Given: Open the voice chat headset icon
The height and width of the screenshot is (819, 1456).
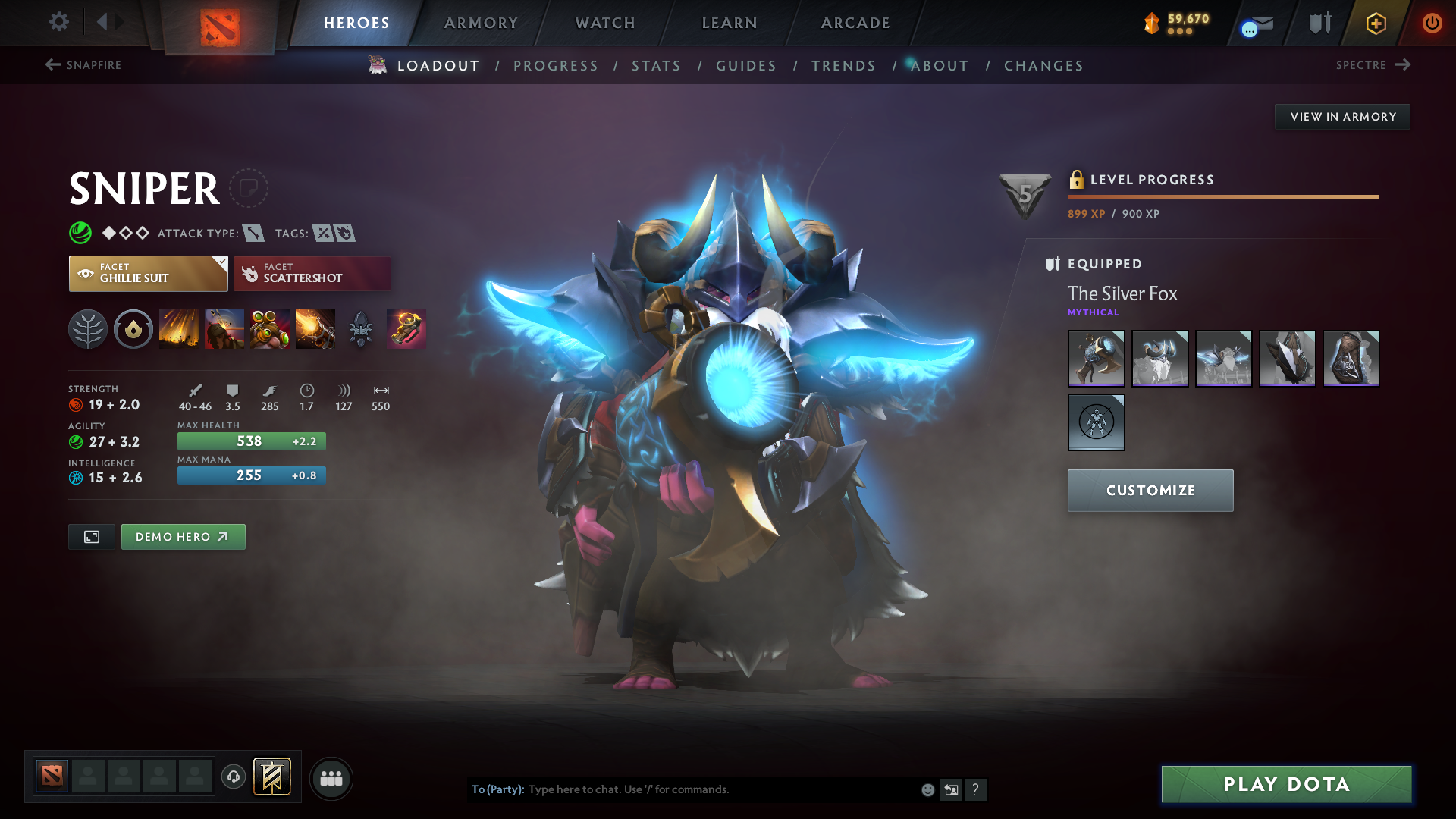Looking at the screenshot, I should pos(233,778).
